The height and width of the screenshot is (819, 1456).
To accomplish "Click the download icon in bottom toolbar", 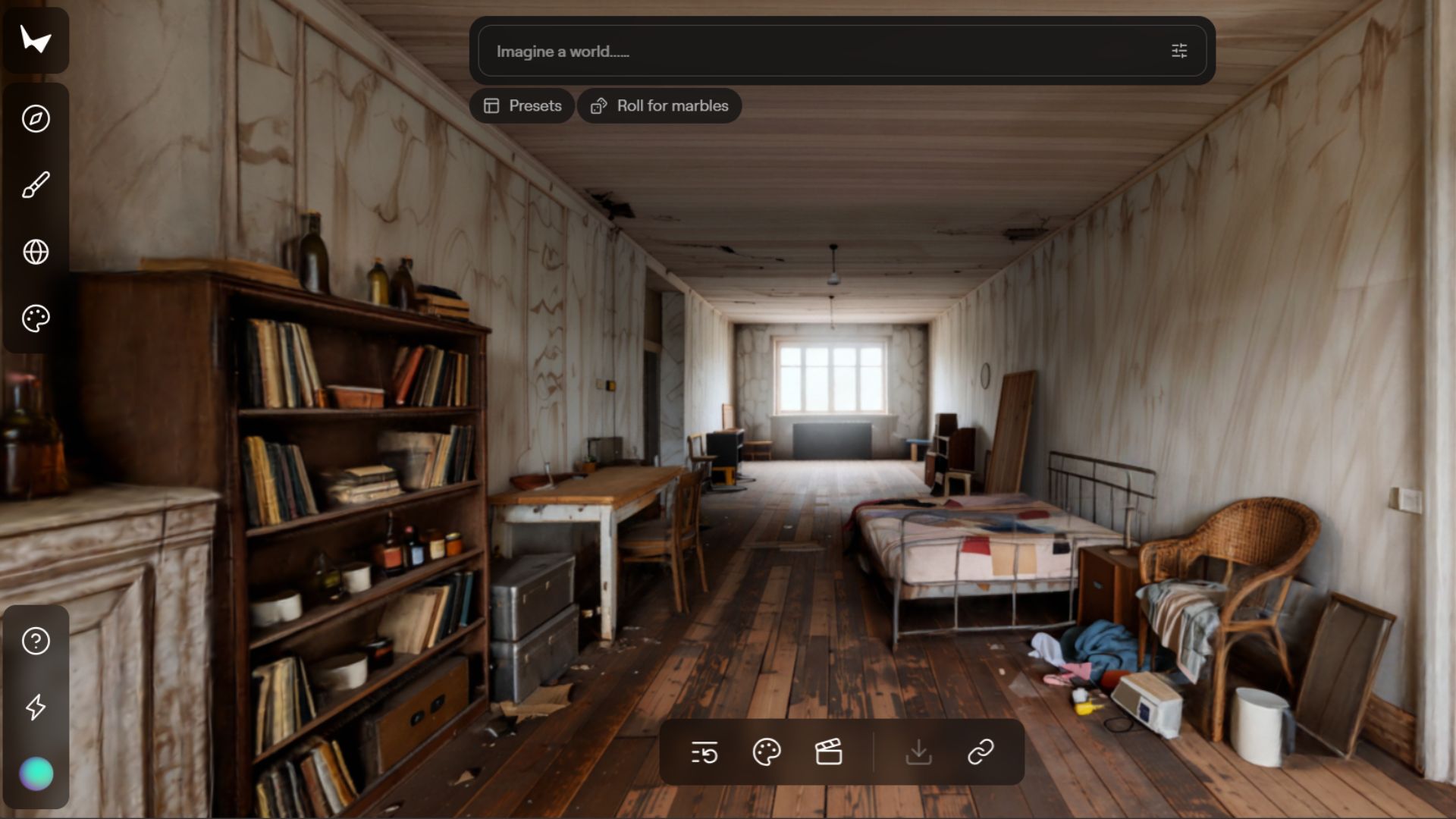I will point(918,753).
